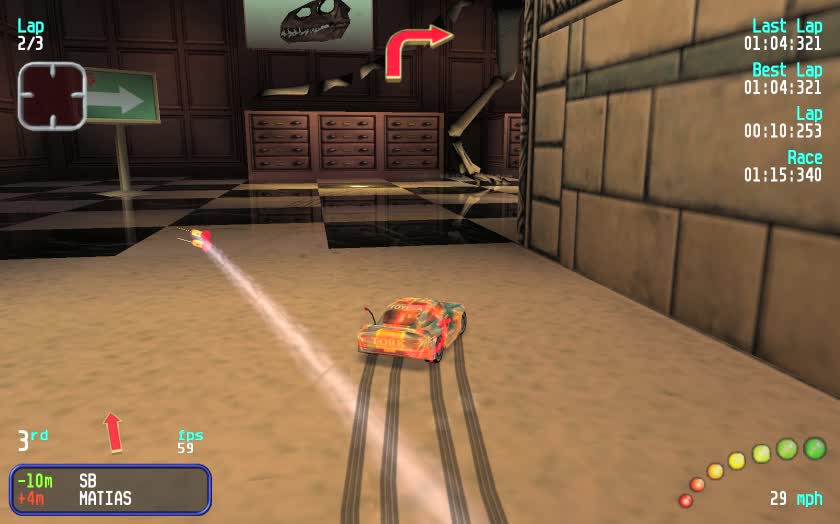Click the red right-turn arrow indicator
Image resolution: width=840 pixels, height=524 pixels.
tap(415, 50)
